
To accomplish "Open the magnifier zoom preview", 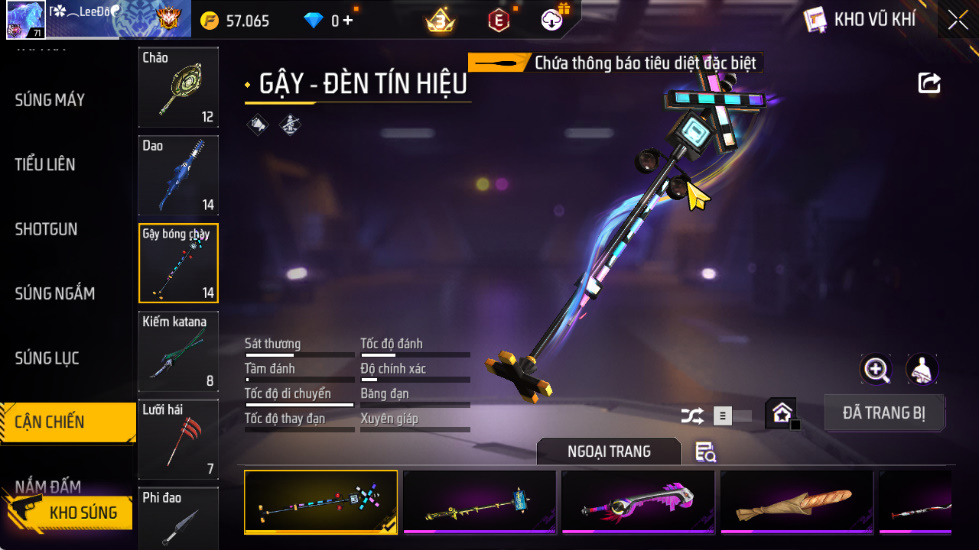I will point(876,369).
